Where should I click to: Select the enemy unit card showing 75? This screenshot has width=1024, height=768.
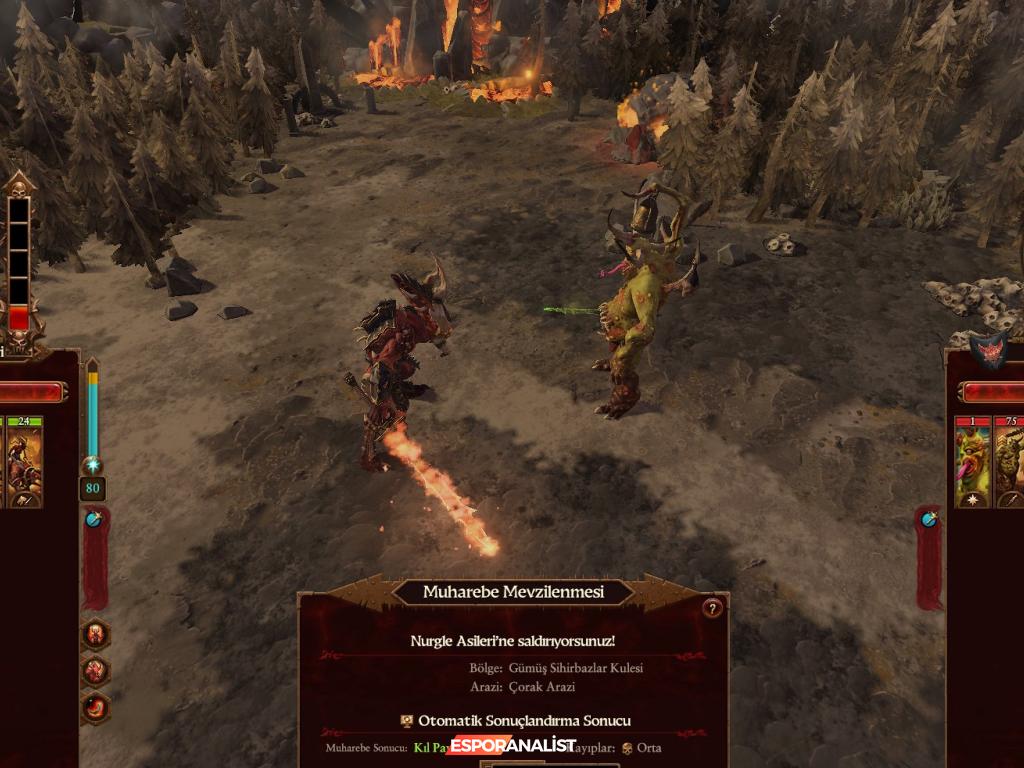point(1008,464)
